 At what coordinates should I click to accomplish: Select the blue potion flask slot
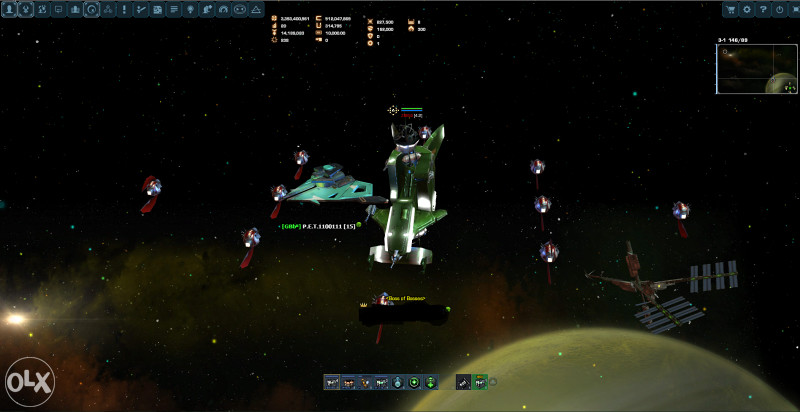398,382
